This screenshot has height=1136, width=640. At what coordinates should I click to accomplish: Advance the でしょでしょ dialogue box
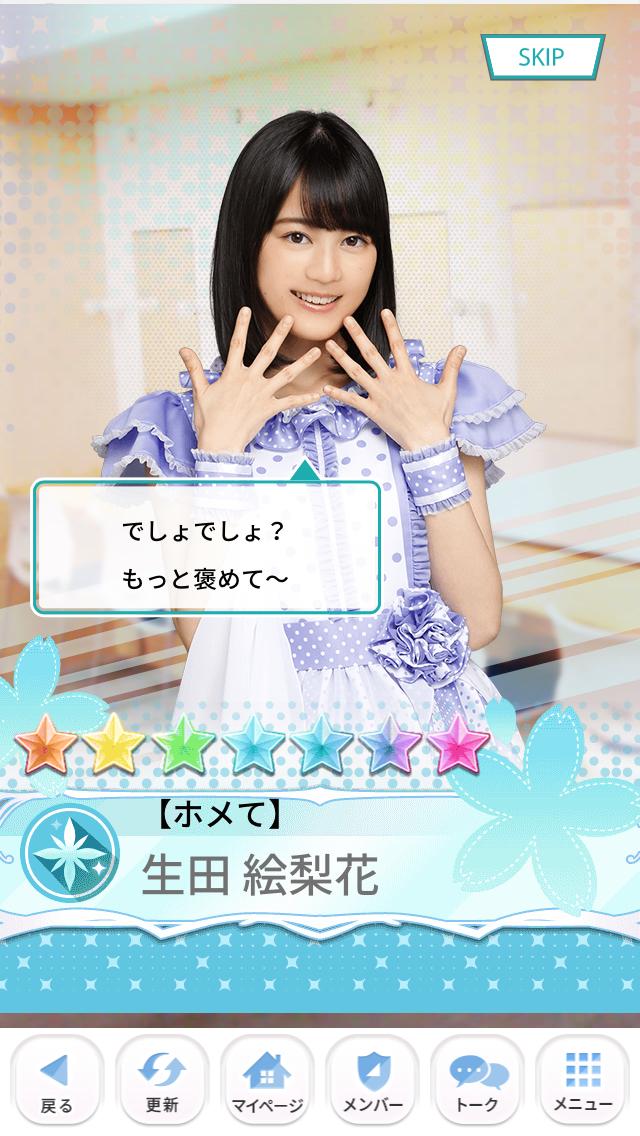tap(207, 547)
